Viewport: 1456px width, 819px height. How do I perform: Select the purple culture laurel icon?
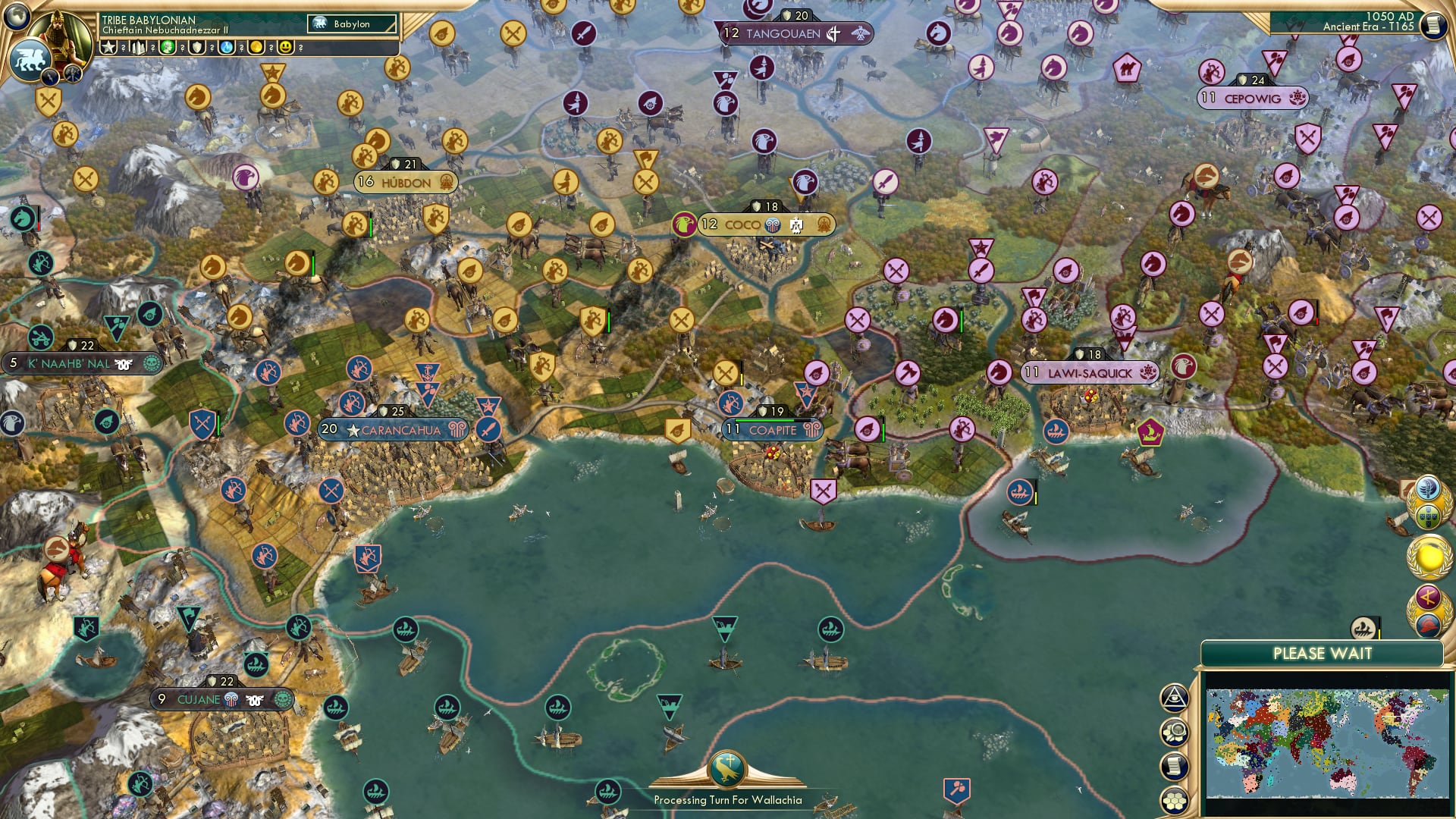point(1427,597)
